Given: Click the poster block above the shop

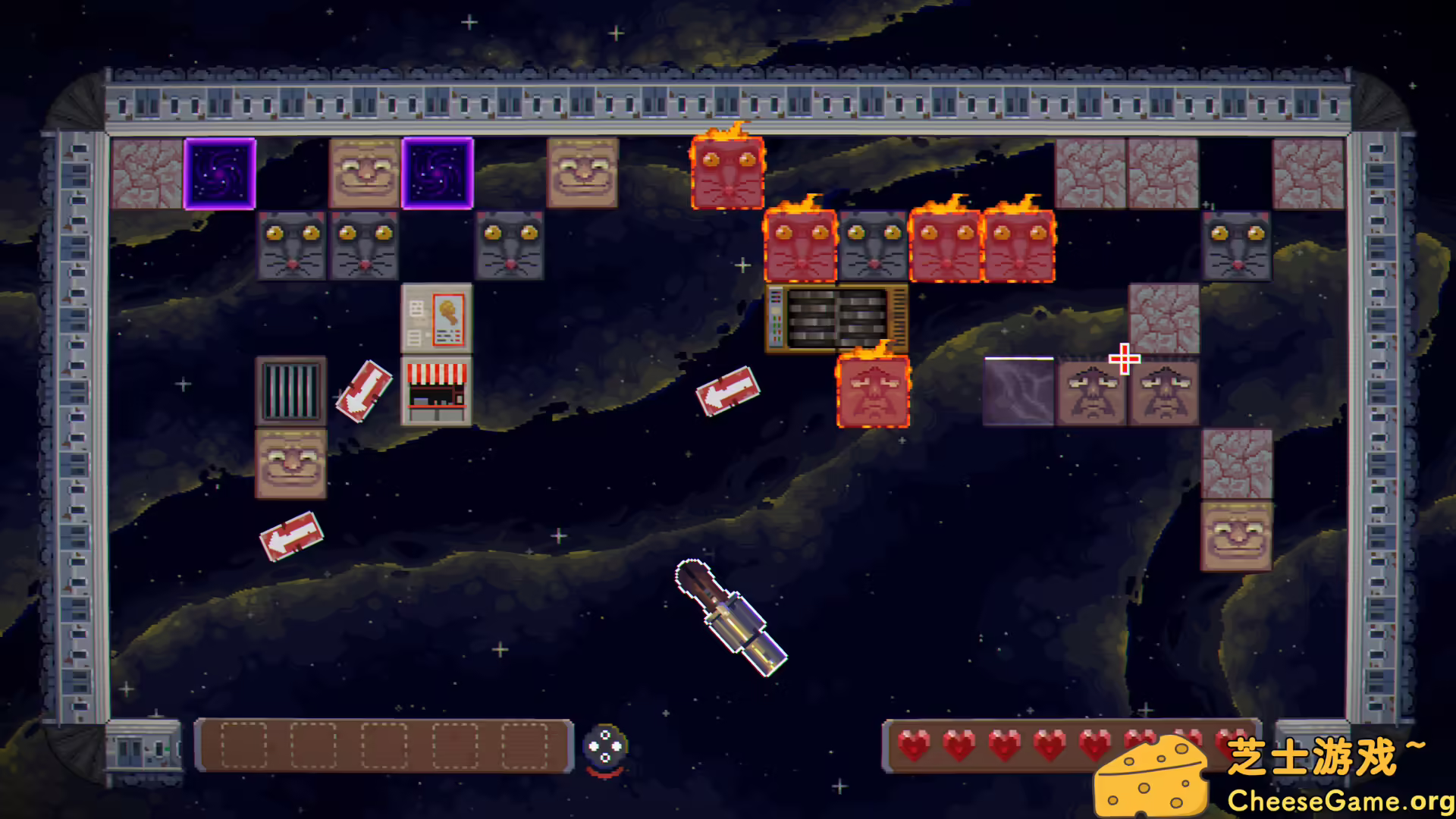Looking at the screenshot, I should pyautogui.click(x=434, y=318).
